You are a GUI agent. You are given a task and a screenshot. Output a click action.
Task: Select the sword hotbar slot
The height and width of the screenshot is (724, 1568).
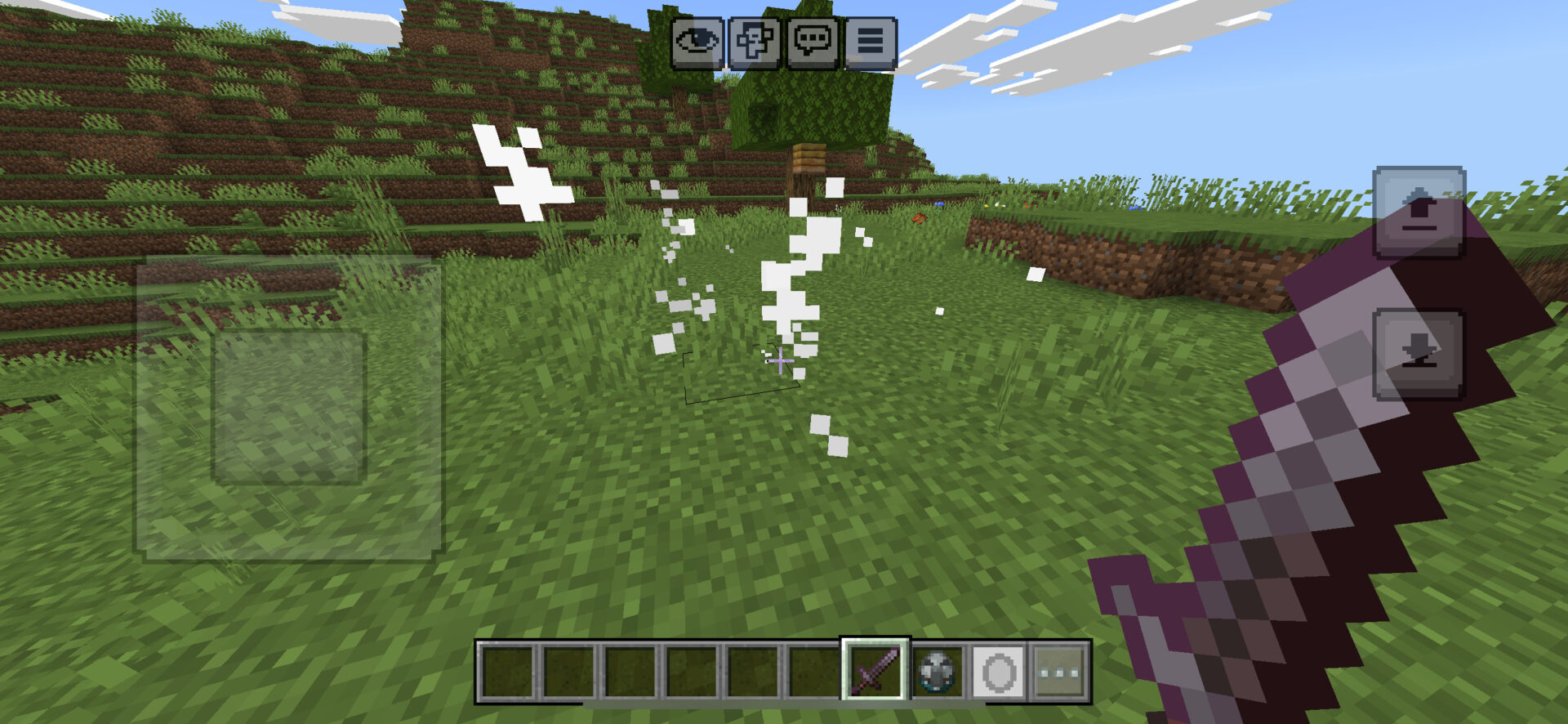[x=875, y=671]
